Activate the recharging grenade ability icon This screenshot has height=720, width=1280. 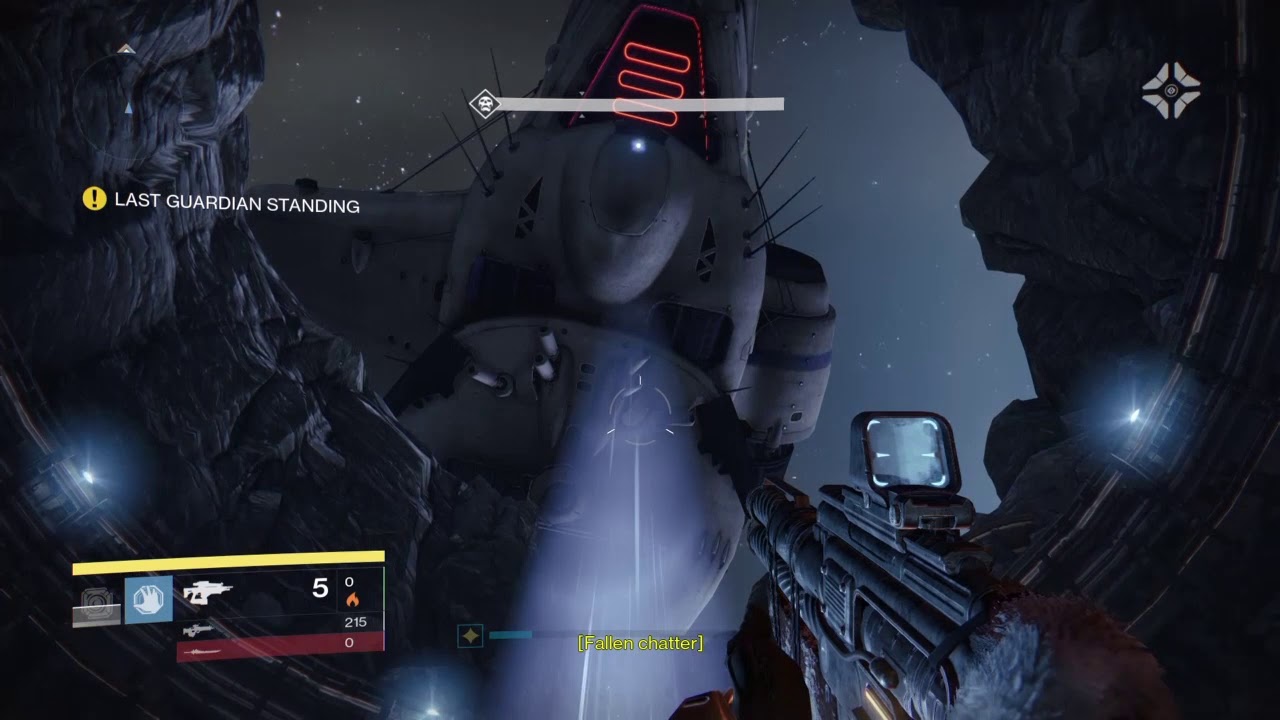(x=97, y=604)
